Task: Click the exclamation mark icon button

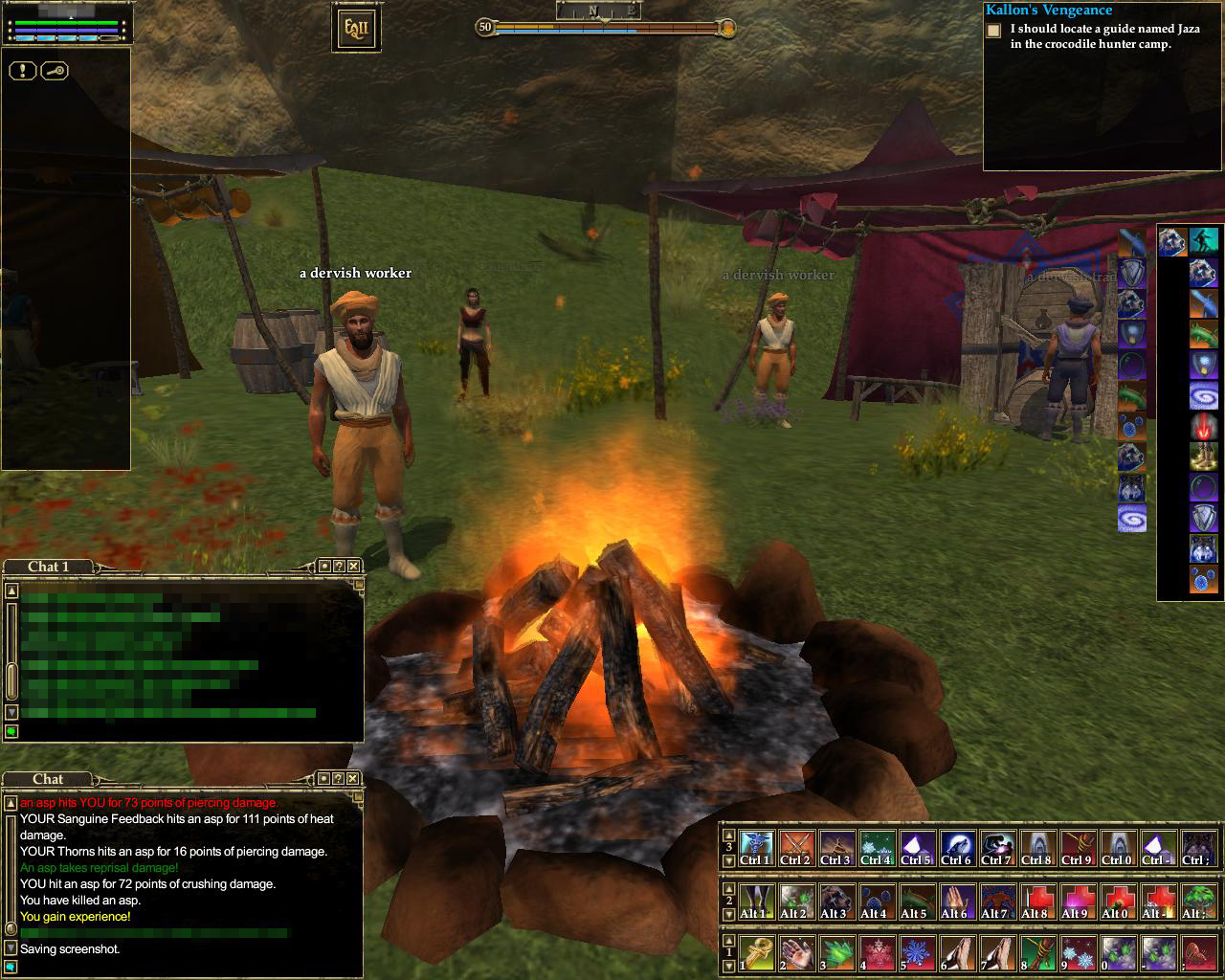Action: pyautogui.click(x=23, y=71)
